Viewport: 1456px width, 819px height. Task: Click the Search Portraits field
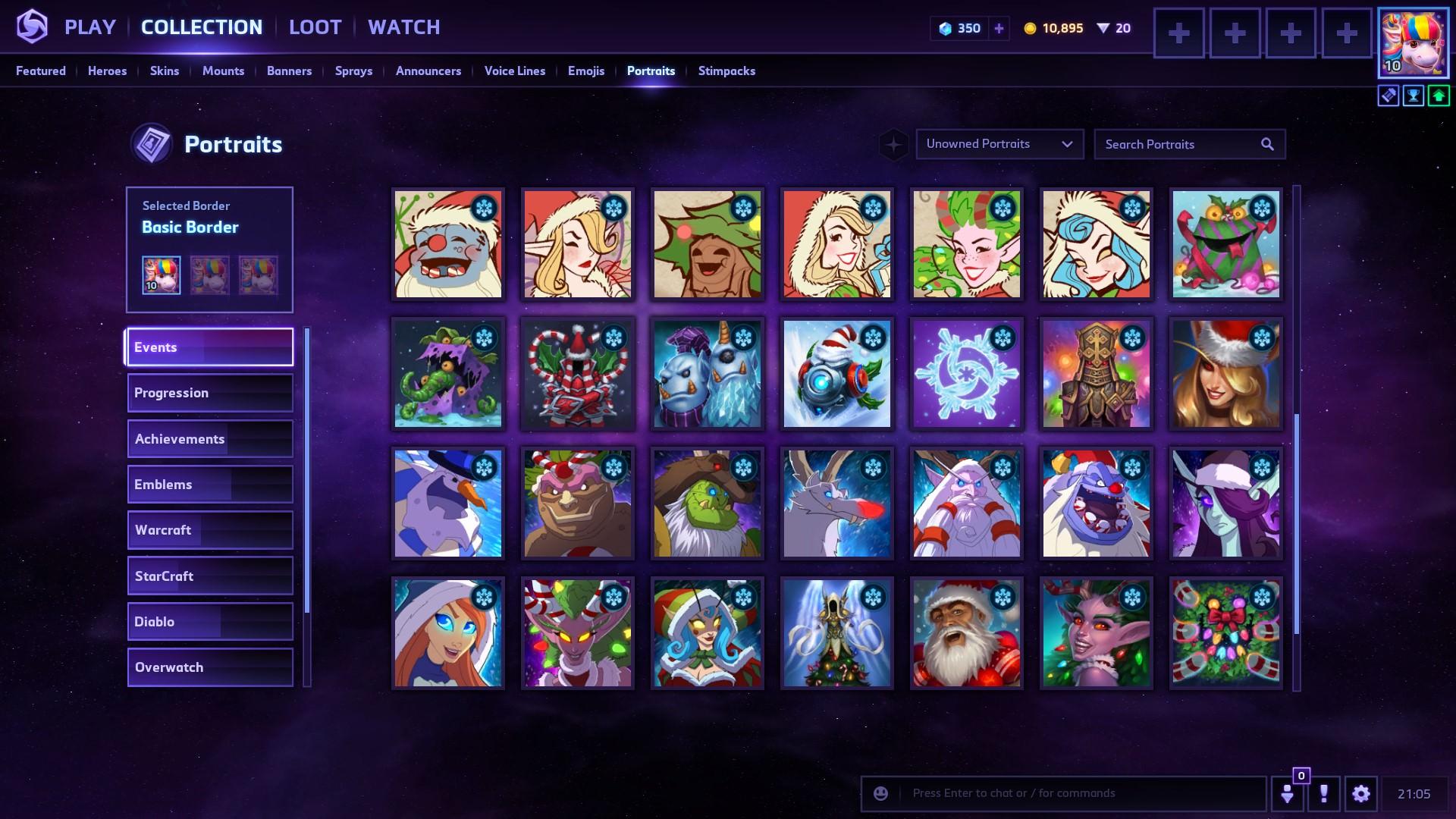(x=1179, y=144)
